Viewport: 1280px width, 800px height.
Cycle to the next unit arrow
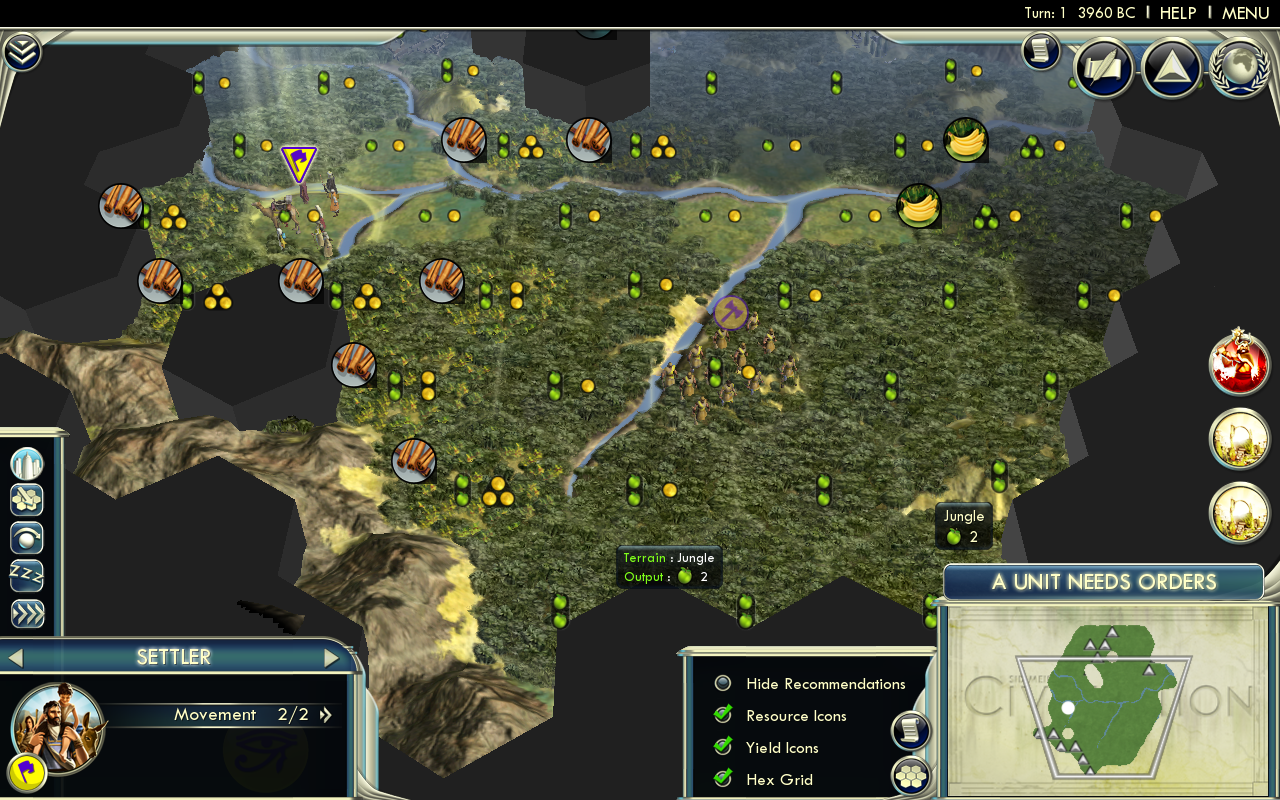(332, 657)
